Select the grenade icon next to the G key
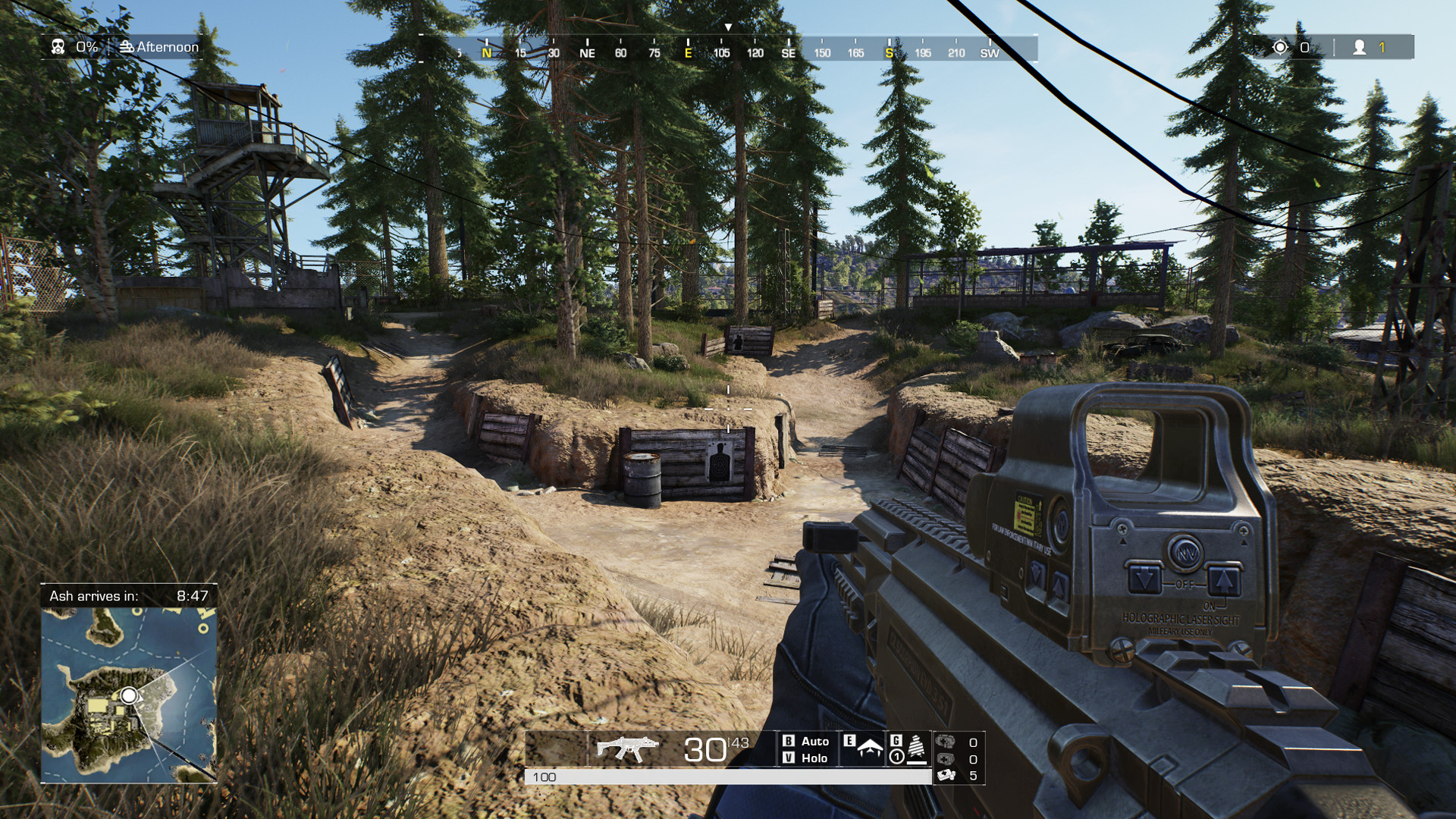Viewport: 1456px width, 819px height. [x=915, y=748]
